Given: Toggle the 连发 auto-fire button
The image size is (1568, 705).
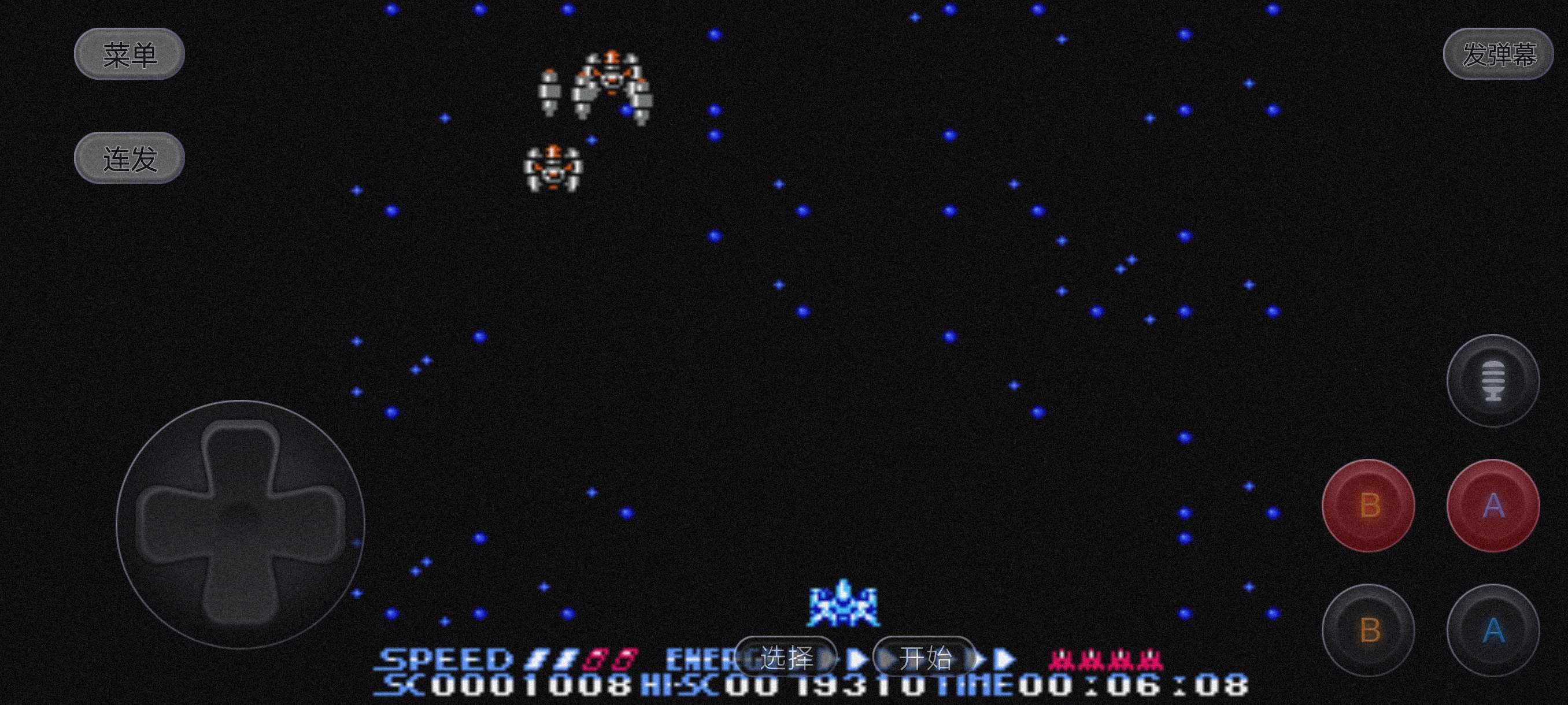Looking at the screenshot, I should pos(129,158).
